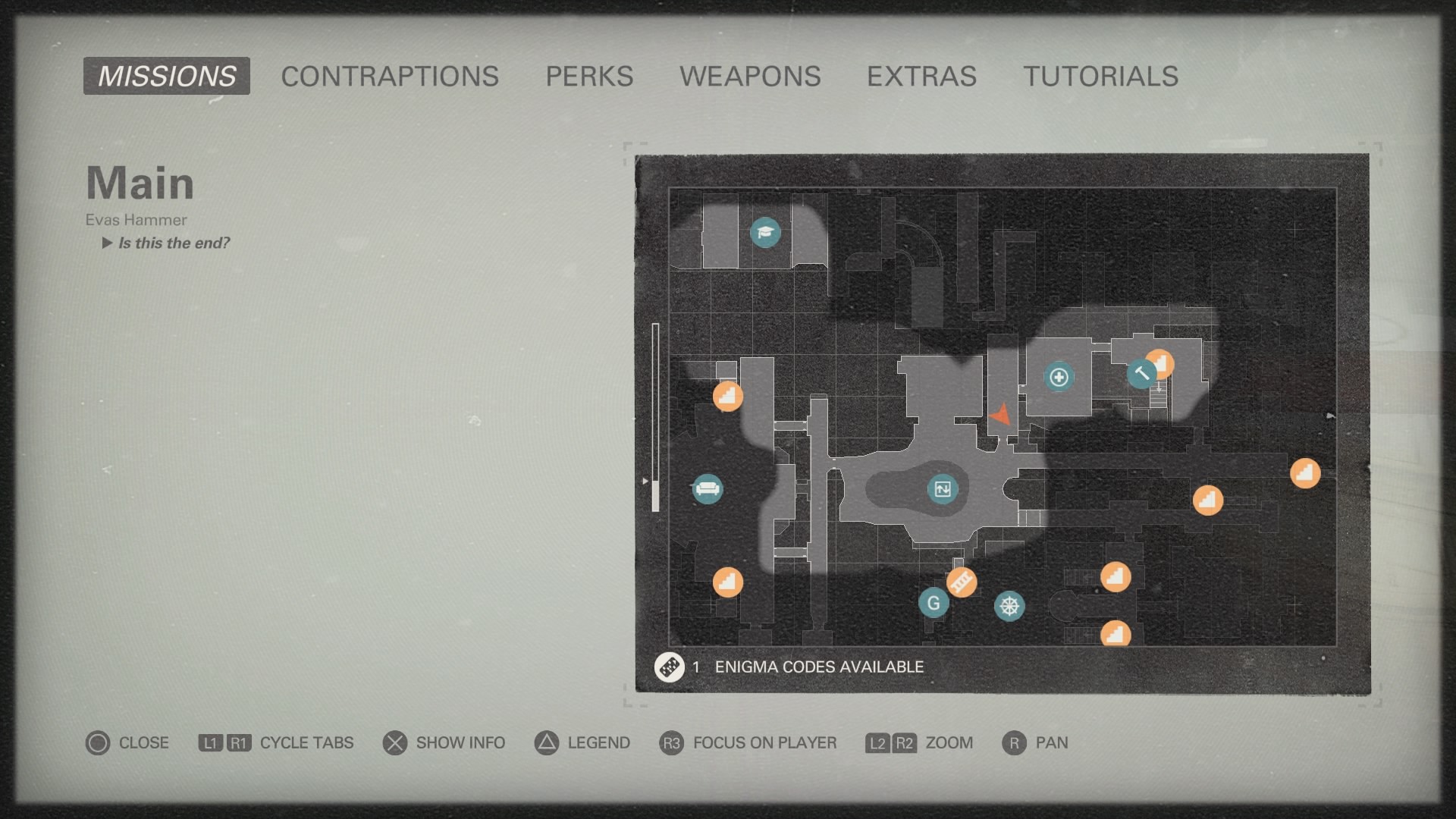Select the hammer marker near the stairwell

coord(1141,373)
